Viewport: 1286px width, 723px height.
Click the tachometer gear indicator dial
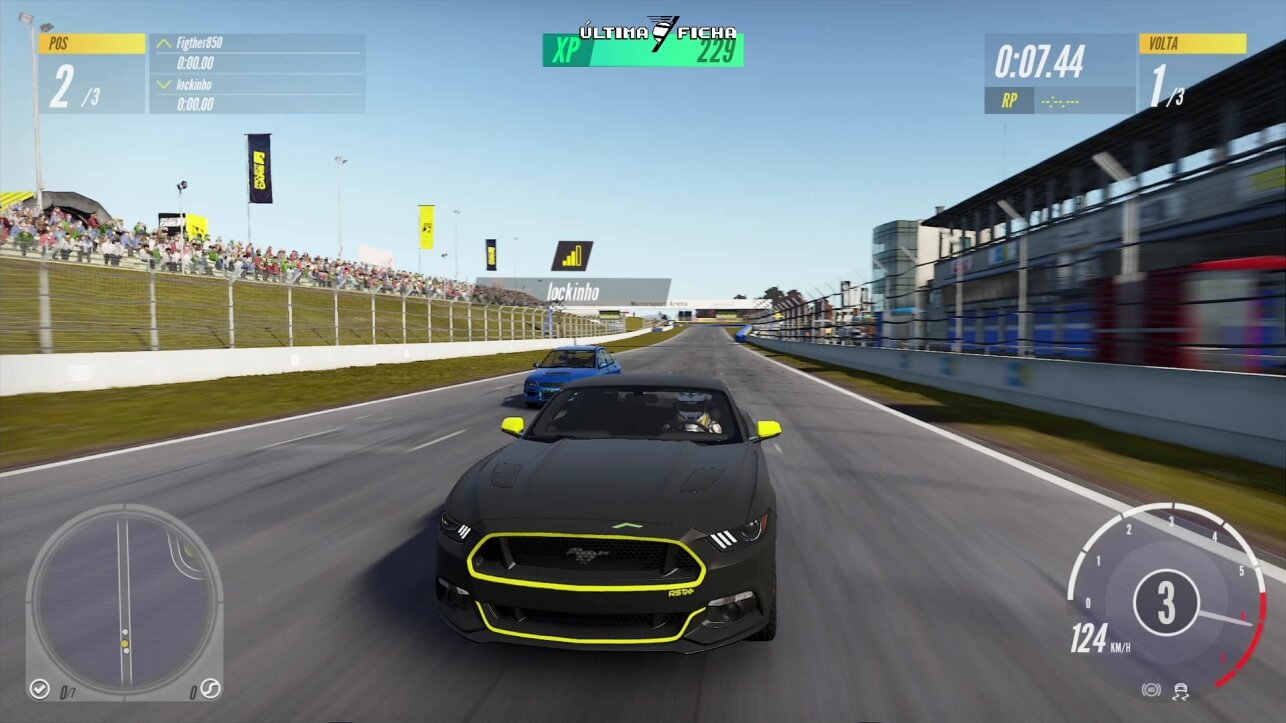click(1166, 602)
